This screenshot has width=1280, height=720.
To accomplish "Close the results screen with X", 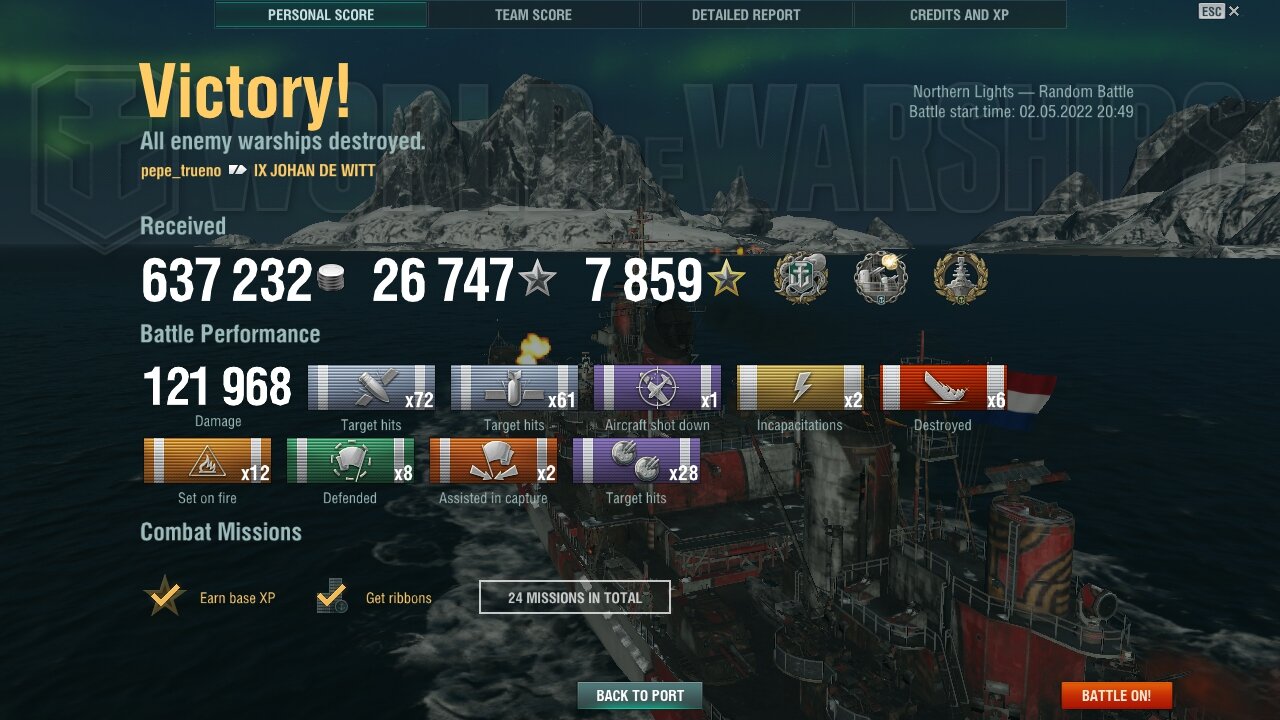I will coord(1234,11).
